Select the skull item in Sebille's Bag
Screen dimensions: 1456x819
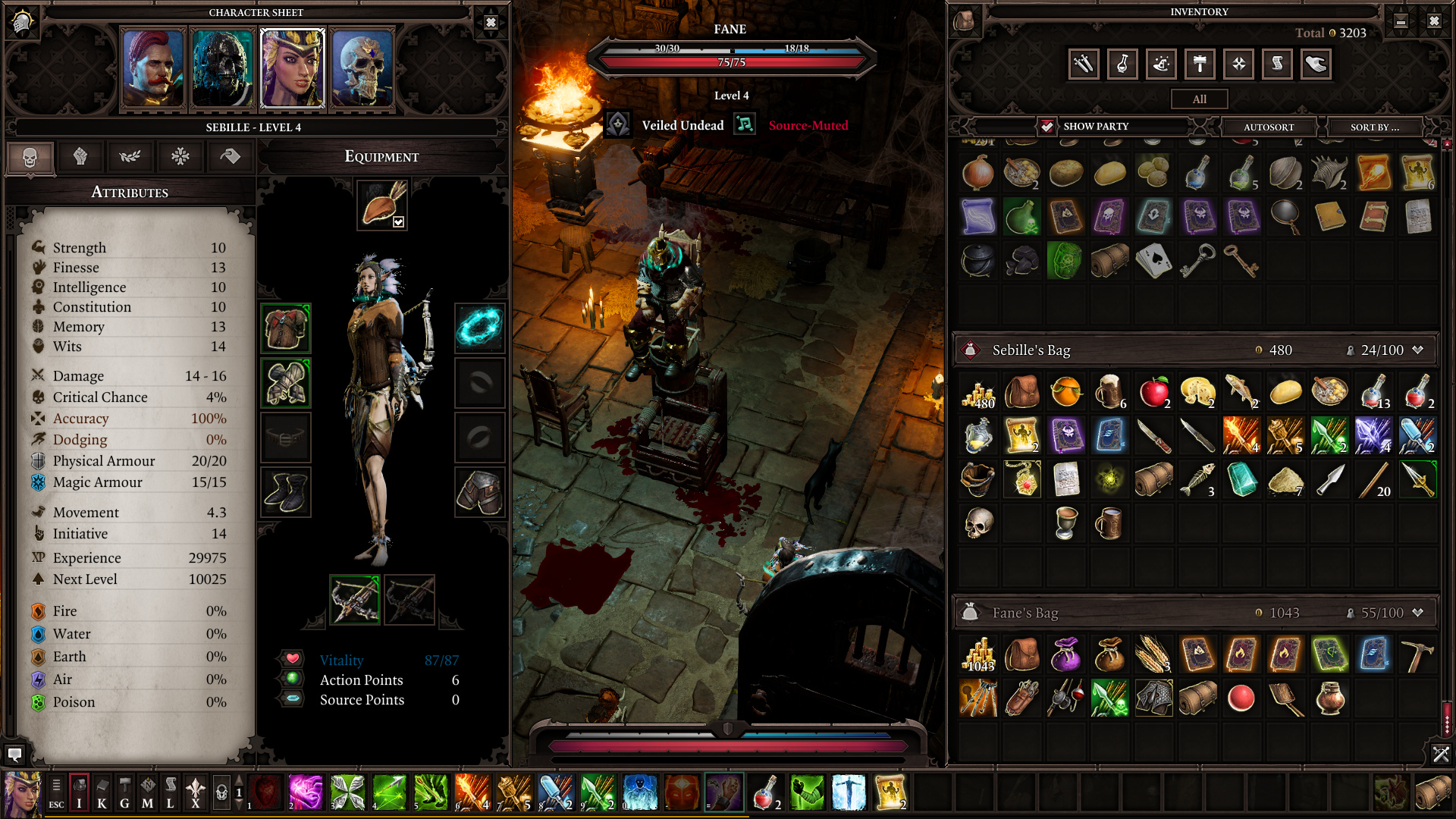tap(978, 522)
